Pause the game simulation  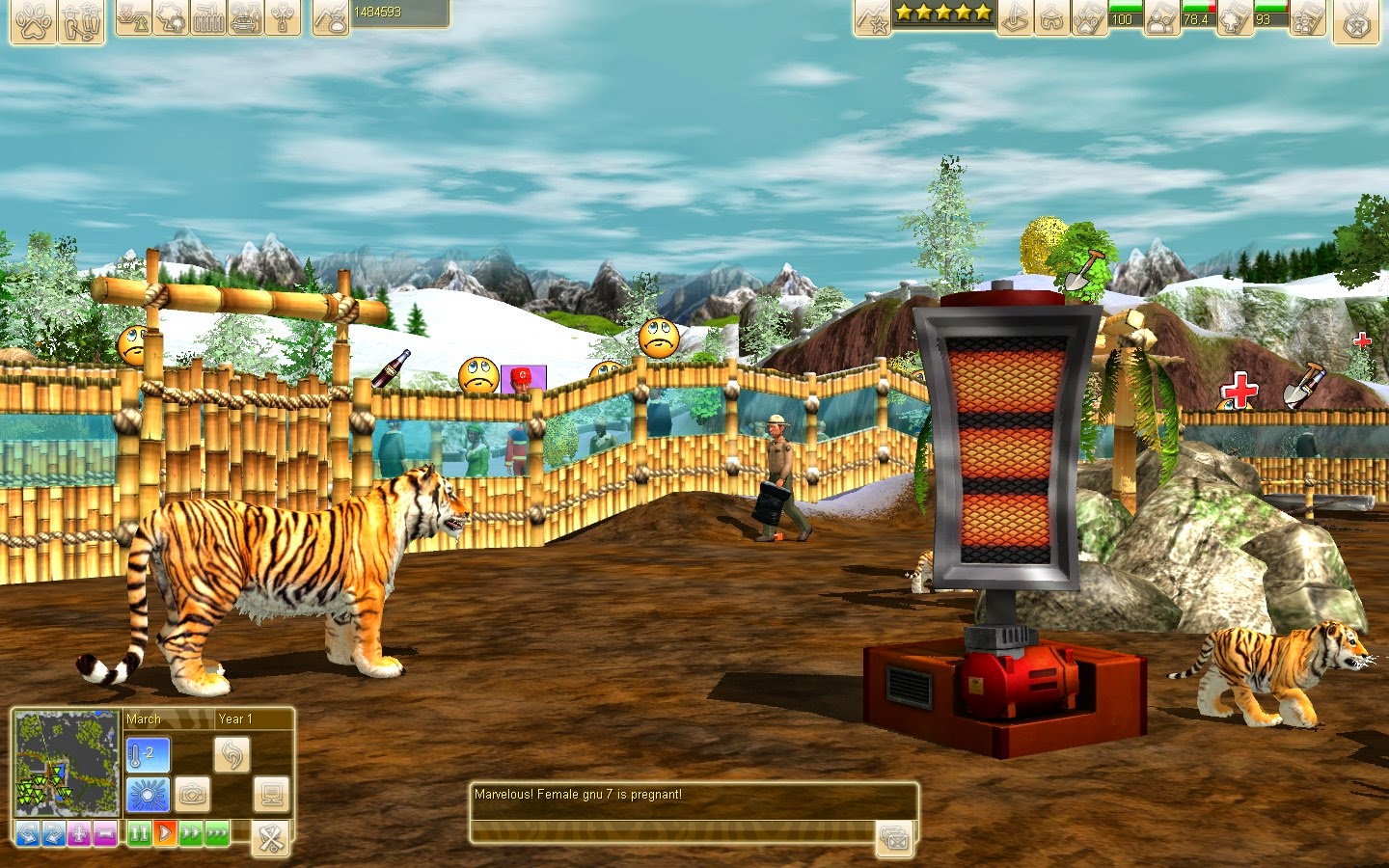[x=139, y=833]
